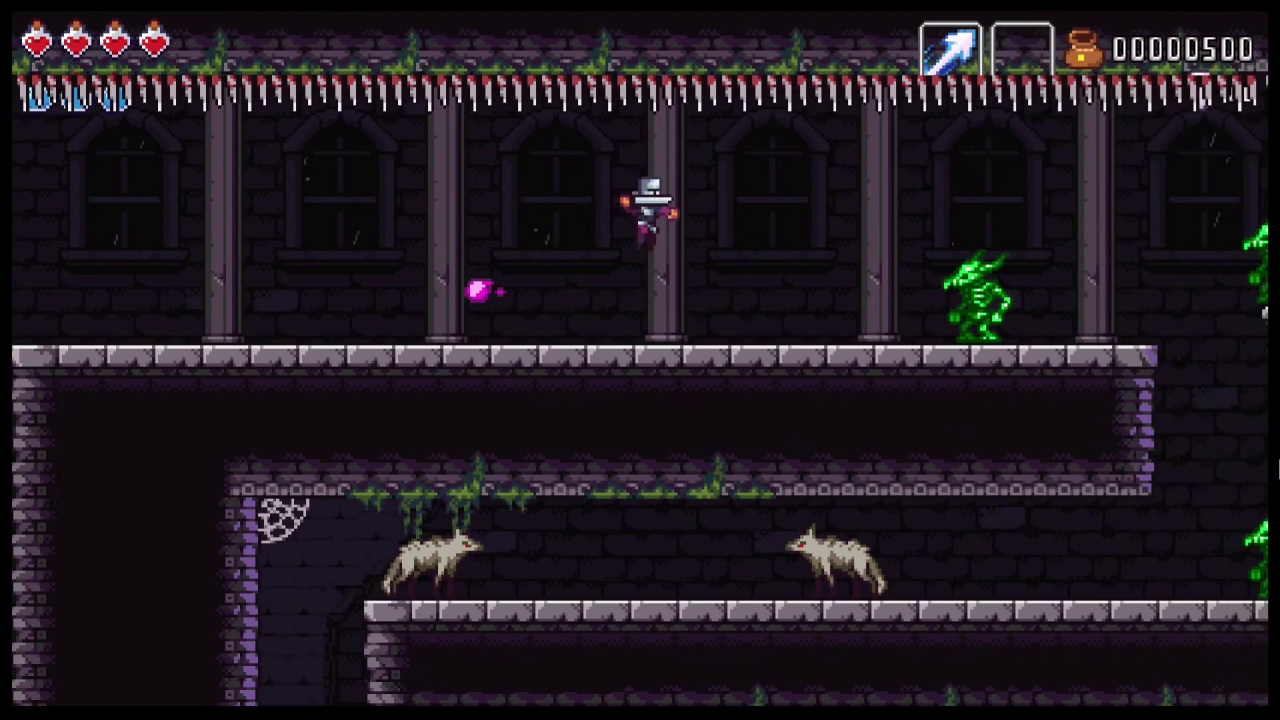Screen dimensions: 1280x720
Task: Click the empty second ability slot
Action: tap(1022, 47)
